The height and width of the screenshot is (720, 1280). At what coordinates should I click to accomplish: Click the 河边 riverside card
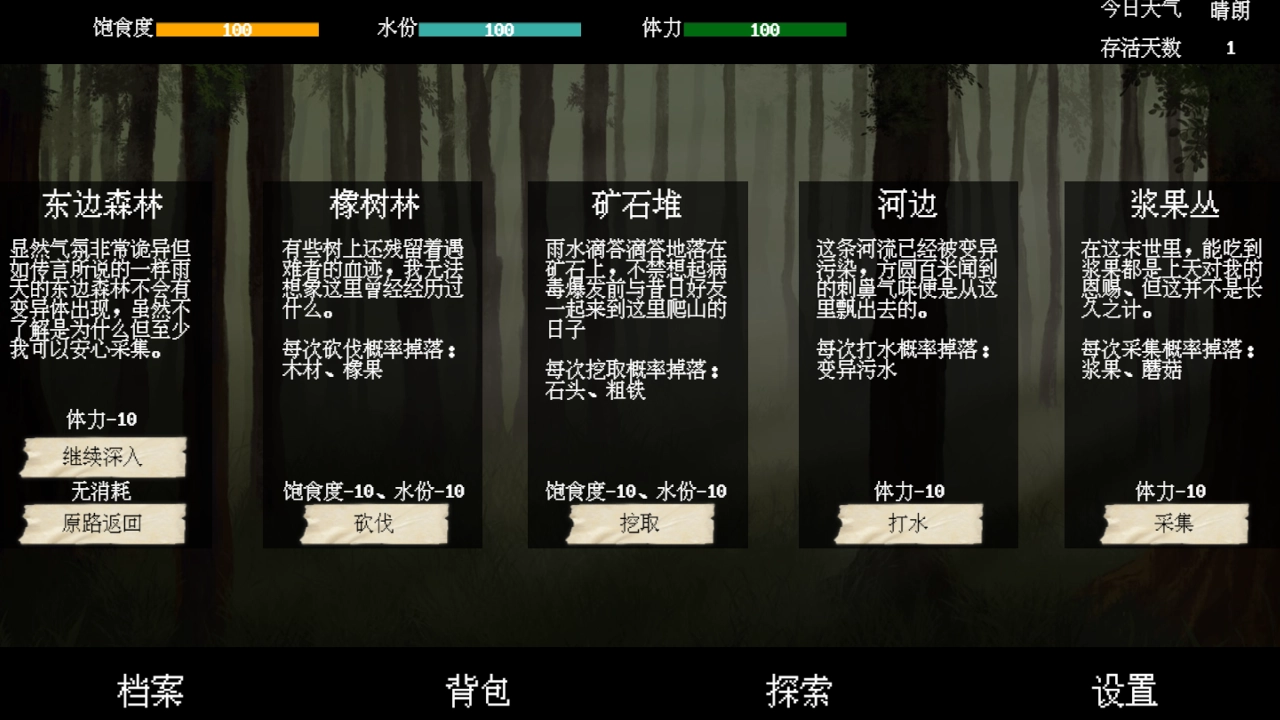pos(906,205)
